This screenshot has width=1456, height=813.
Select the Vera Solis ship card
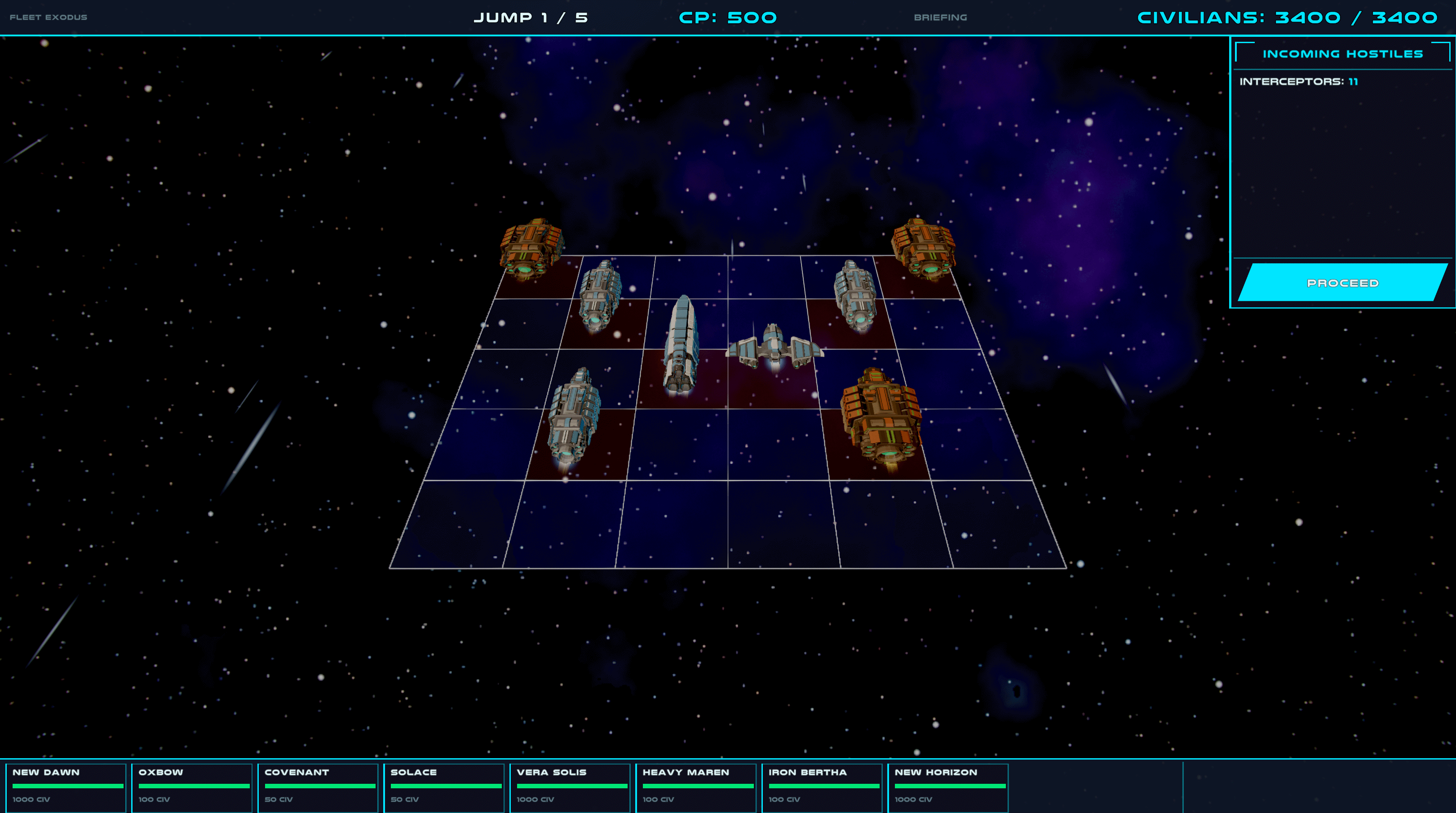(570, 787)
